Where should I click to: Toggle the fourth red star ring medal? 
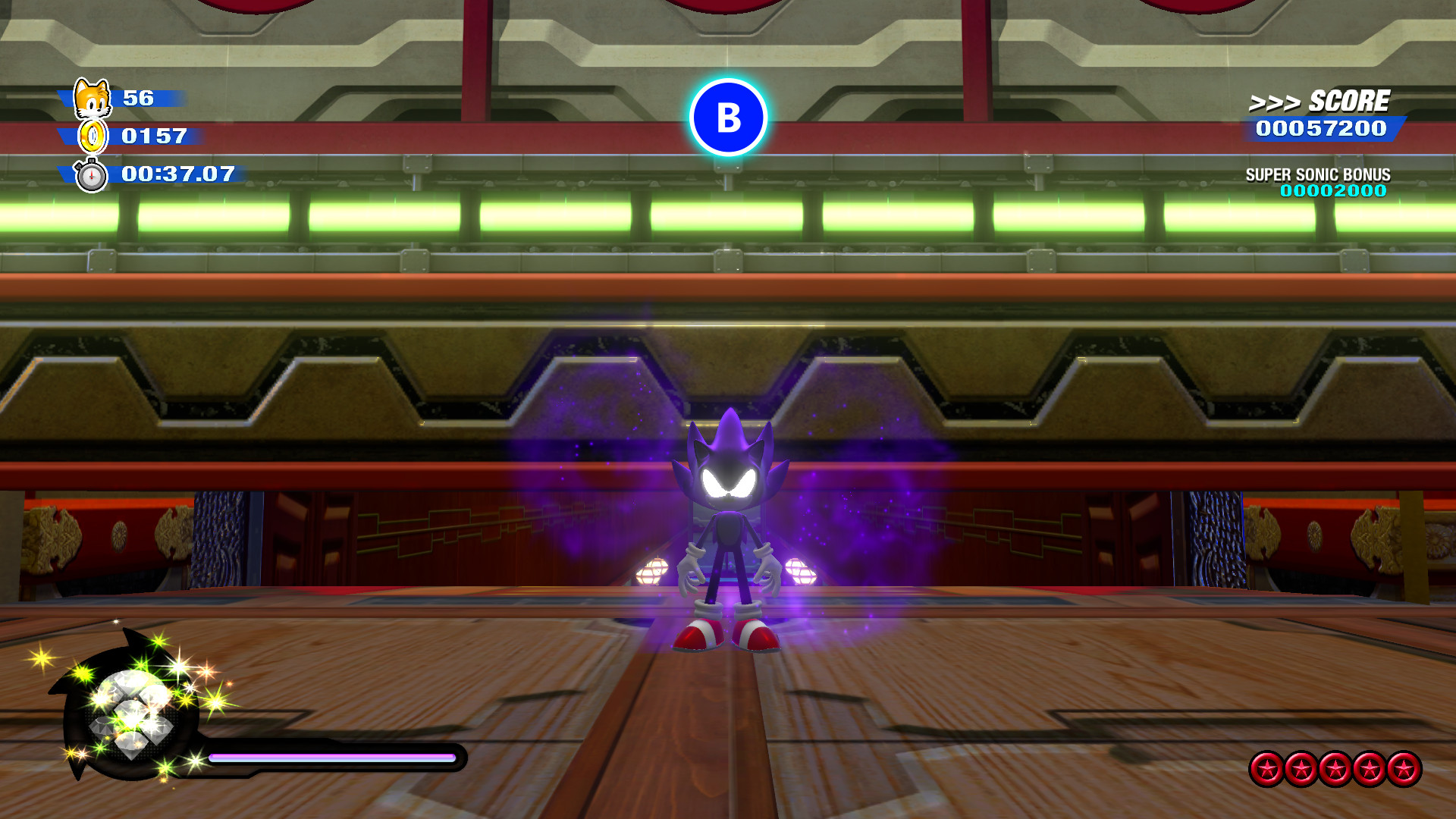[x=1368, y=767]
